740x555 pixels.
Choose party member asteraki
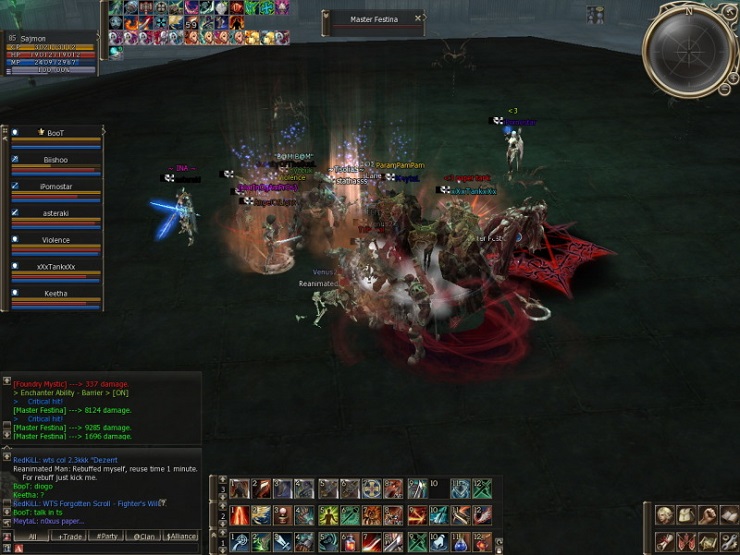(56, 213)
